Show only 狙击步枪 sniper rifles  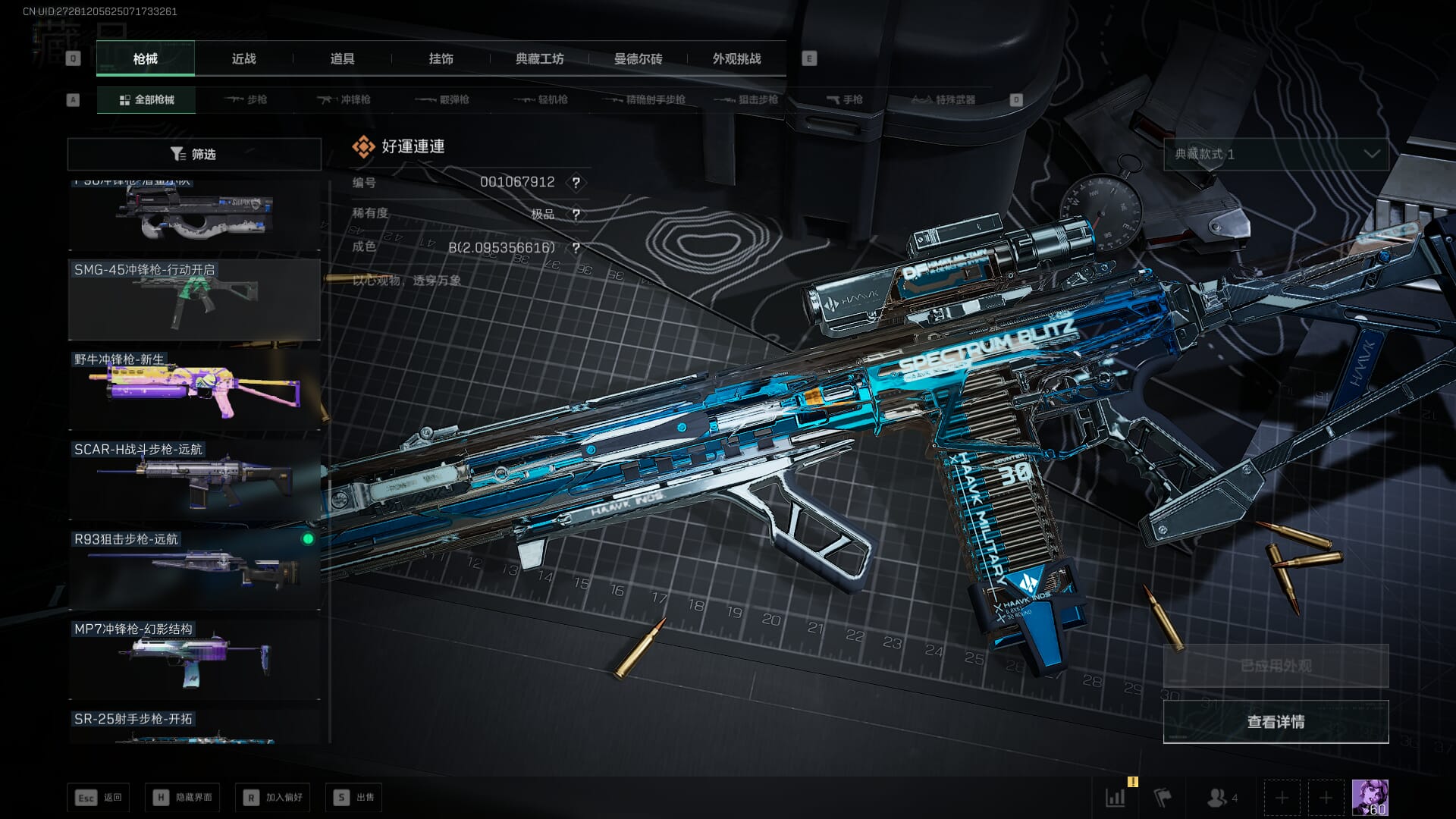[747, 99]
